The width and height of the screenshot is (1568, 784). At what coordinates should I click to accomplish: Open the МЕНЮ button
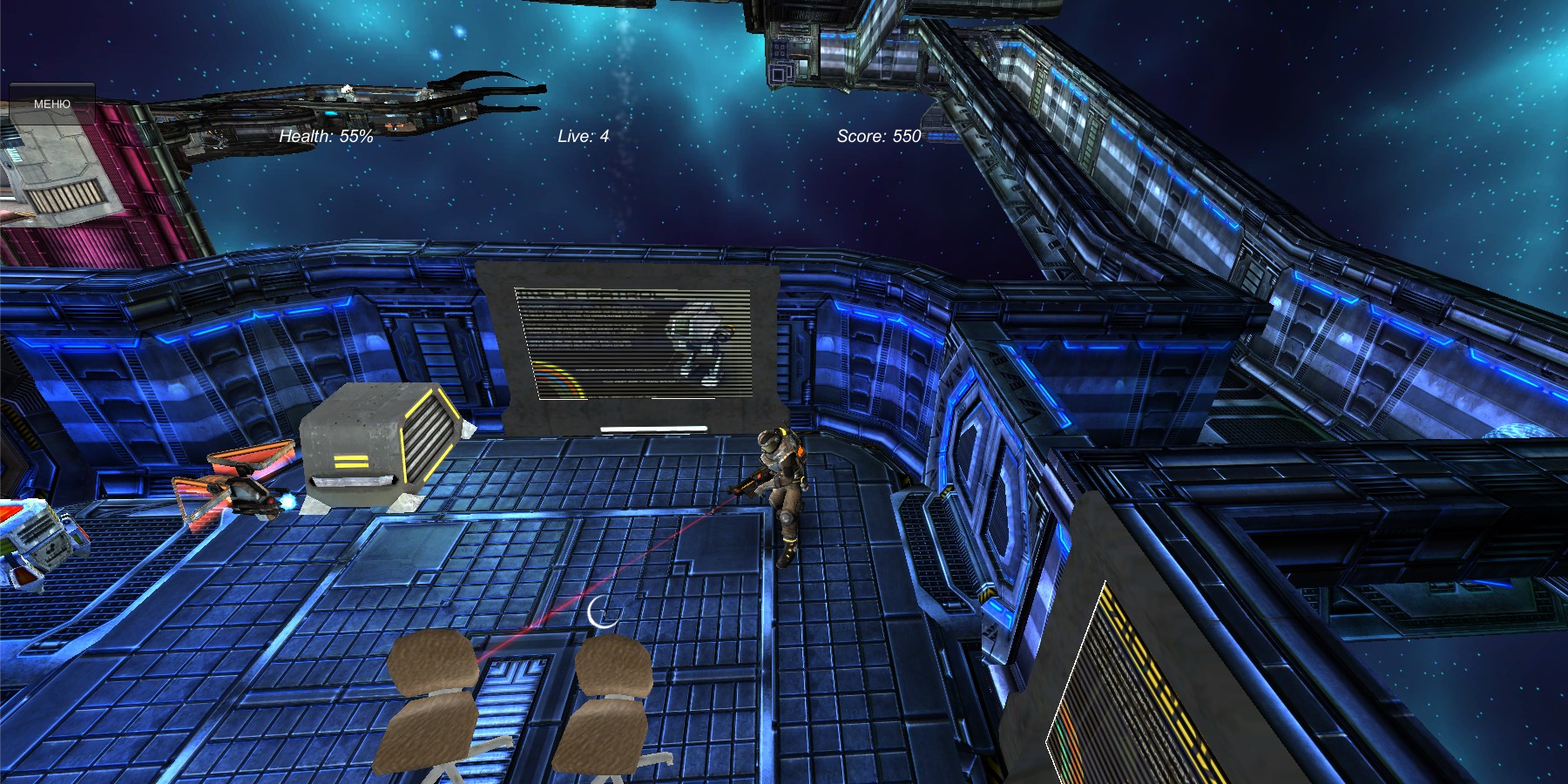point(52,104)
